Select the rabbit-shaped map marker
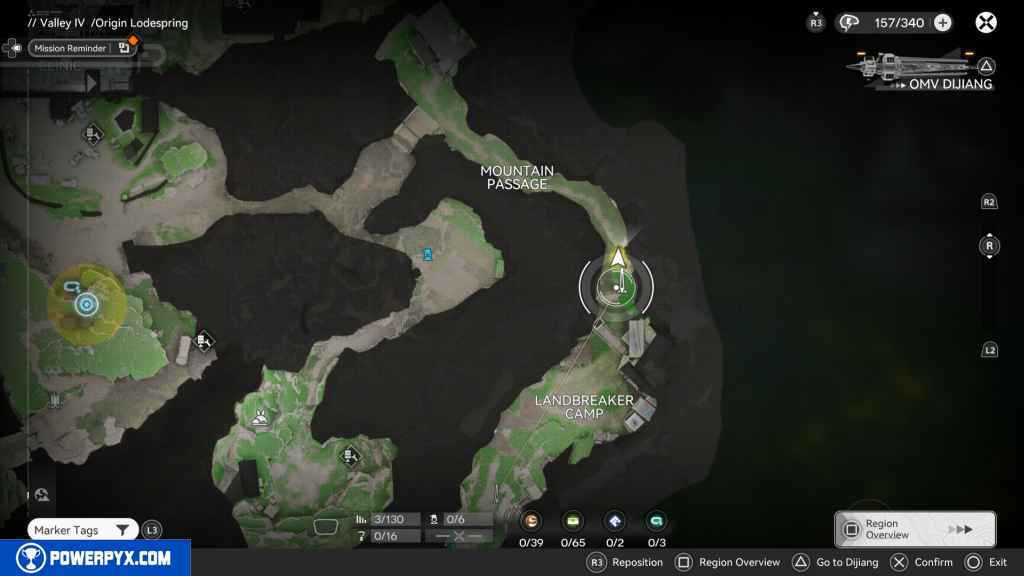 (x=261, y=418)
